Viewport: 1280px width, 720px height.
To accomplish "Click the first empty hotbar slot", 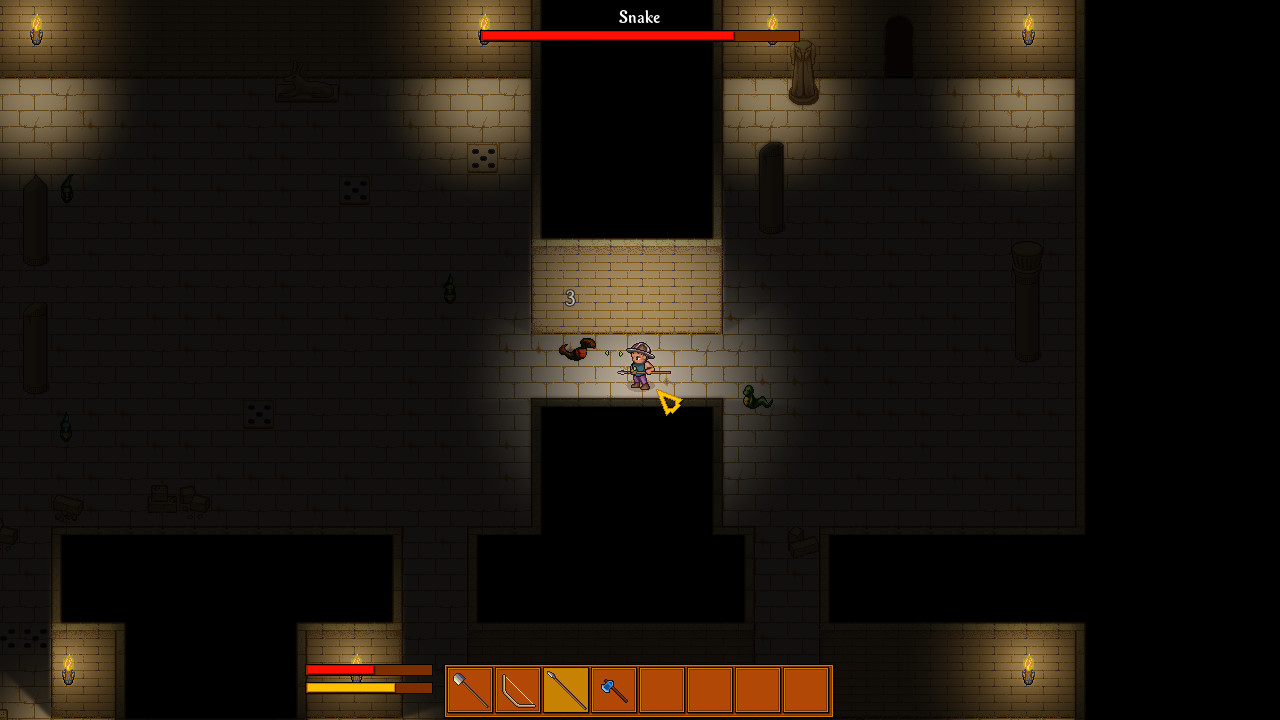I will 661,690.
